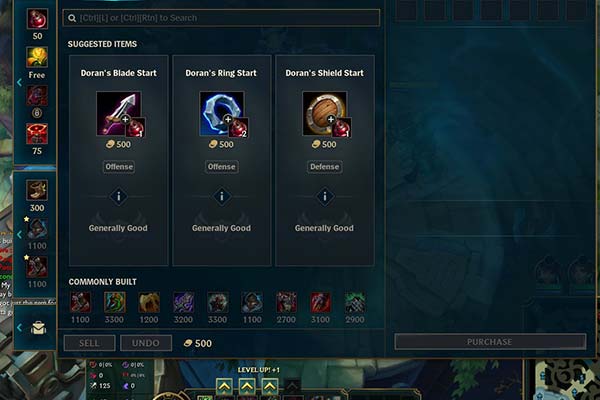Click the Purchase button

(489, 342)
